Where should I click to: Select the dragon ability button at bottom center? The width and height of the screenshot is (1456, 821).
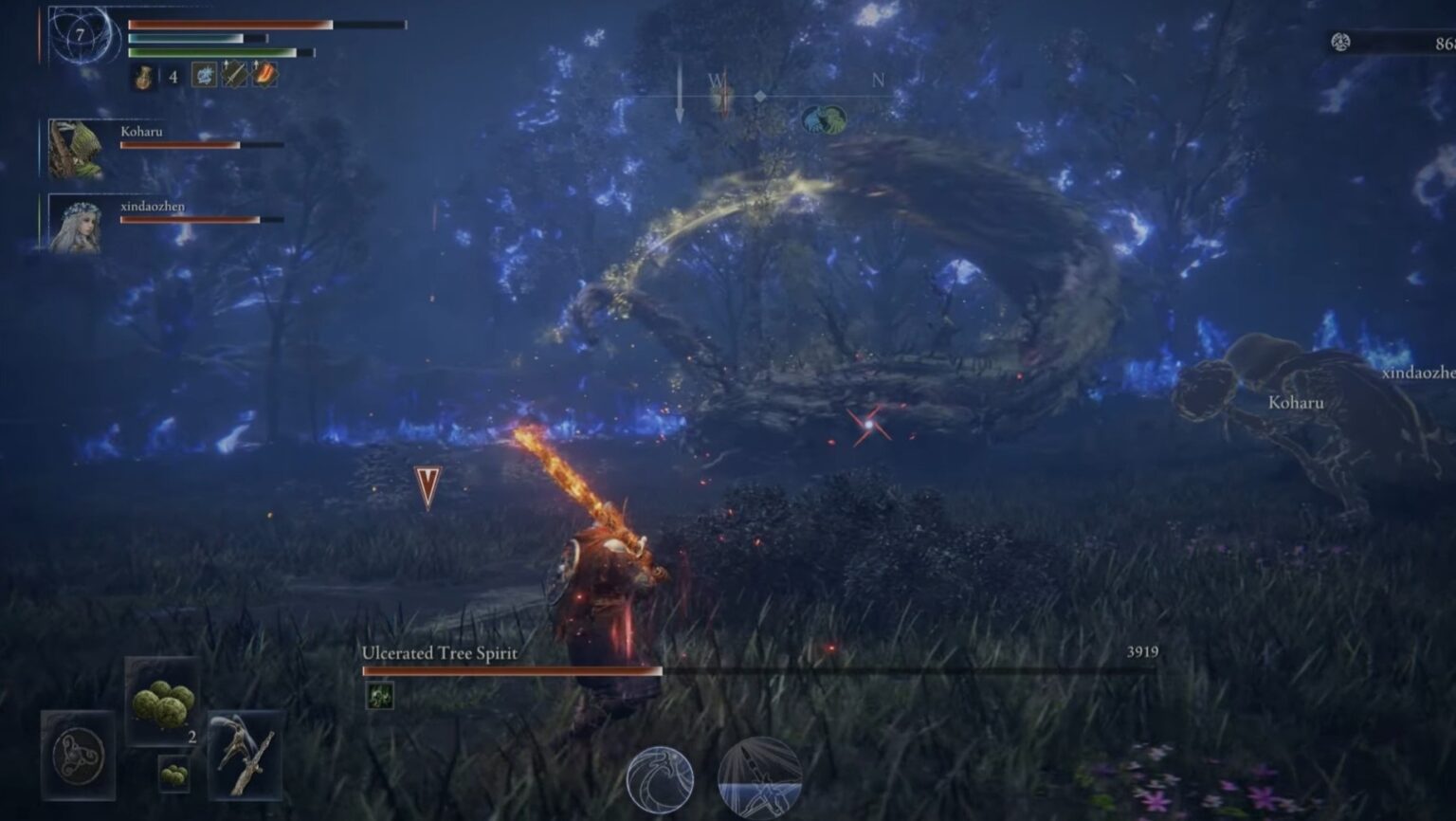(x=659, y=777)
